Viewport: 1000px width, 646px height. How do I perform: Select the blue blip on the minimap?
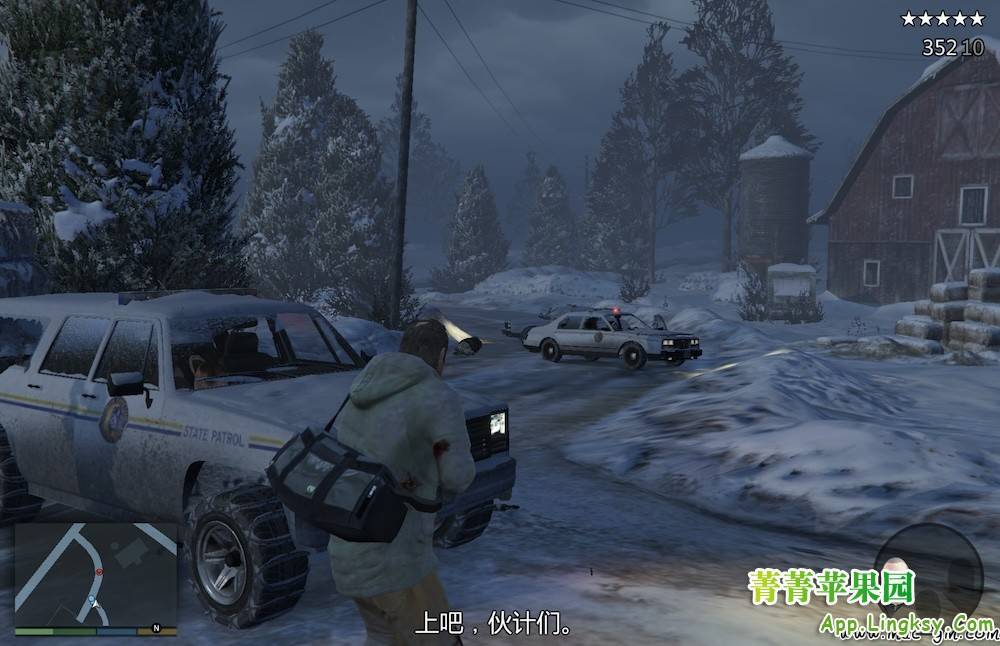tap(90, 598)
